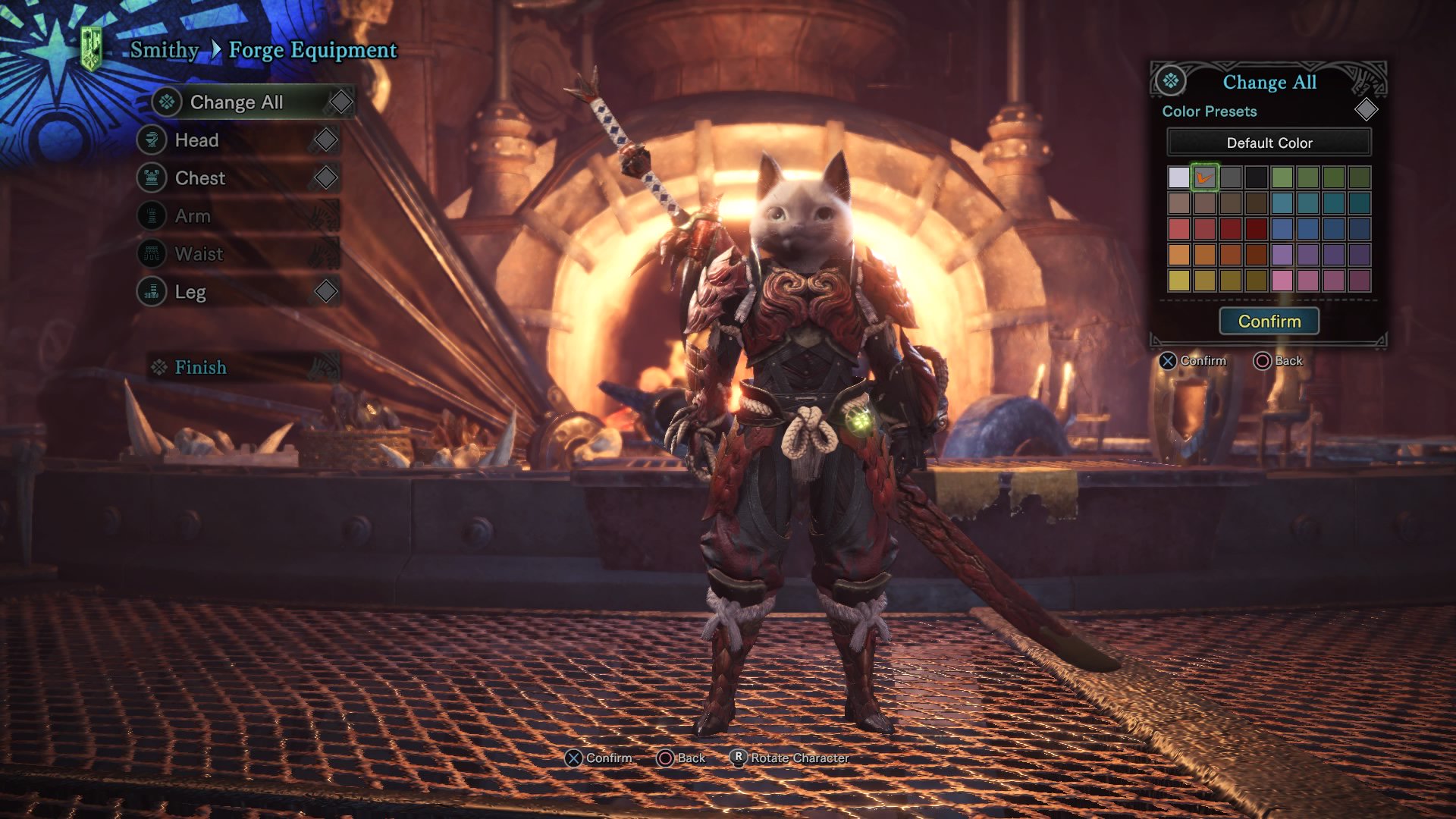Select the Chest armor icon
Screen dimensions: 1456x819
(153, 177)
